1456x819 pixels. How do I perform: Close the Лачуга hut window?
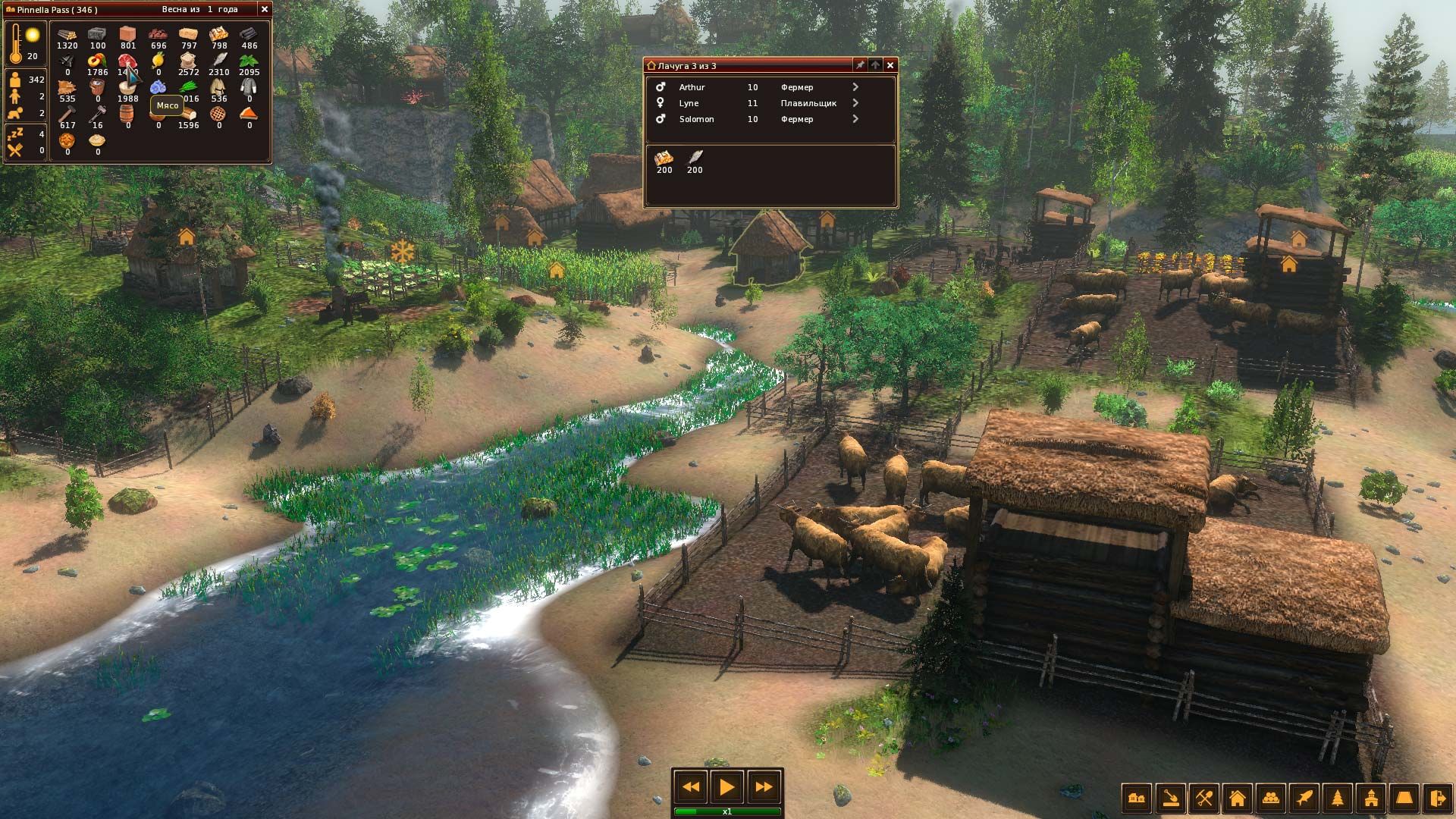890,65
